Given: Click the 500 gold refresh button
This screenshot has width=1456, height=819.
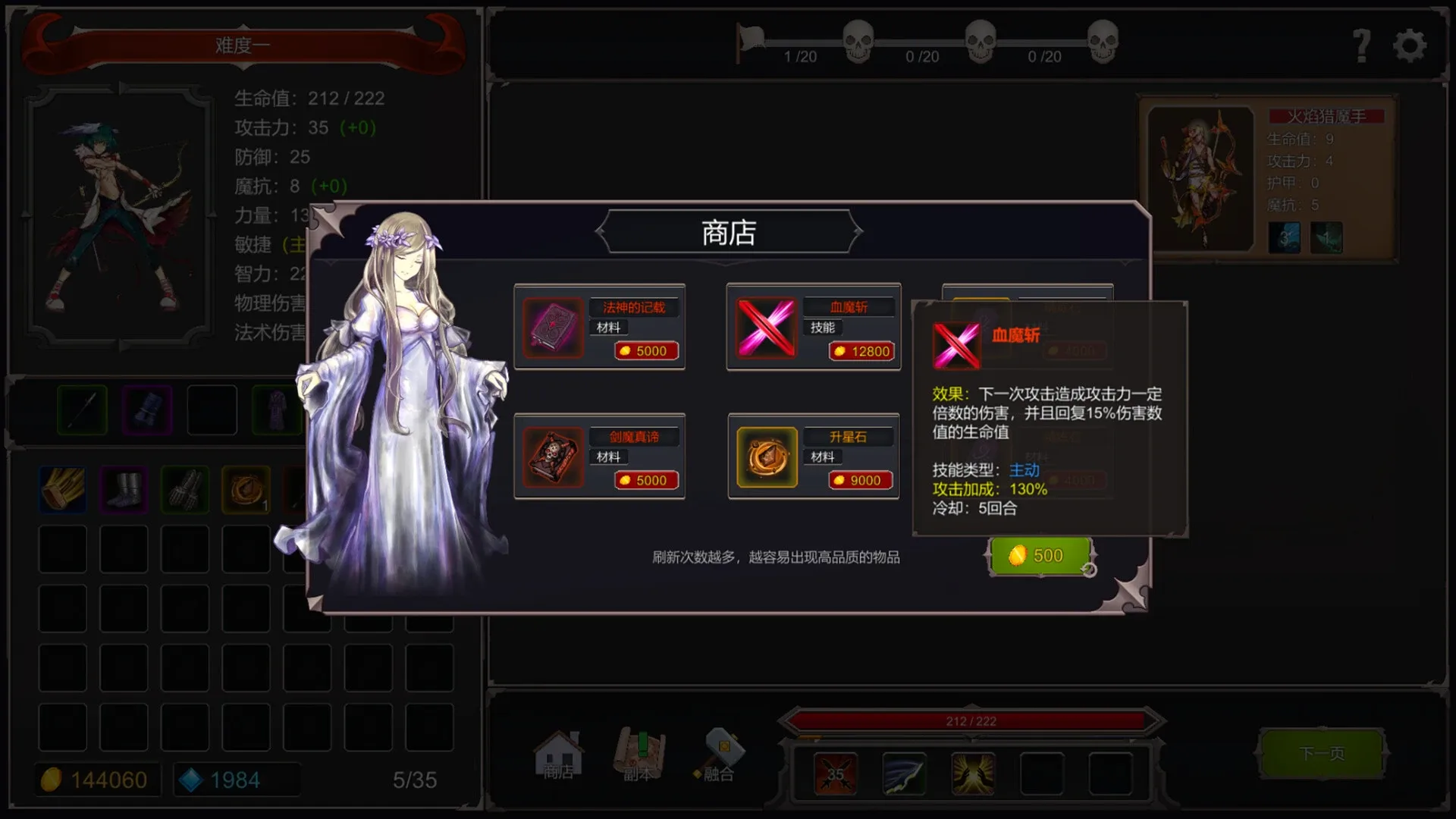Looking at the screenshot, I should click(x=1040, y=554).
